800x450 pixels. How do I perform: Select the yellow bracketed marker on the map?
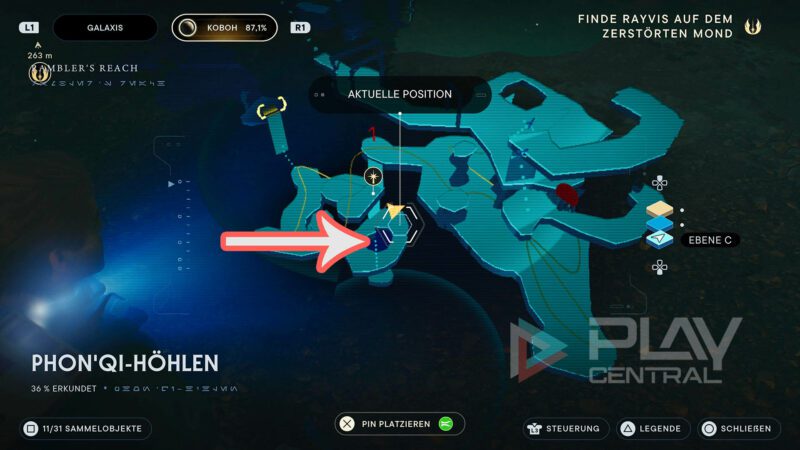click(271, 107)
